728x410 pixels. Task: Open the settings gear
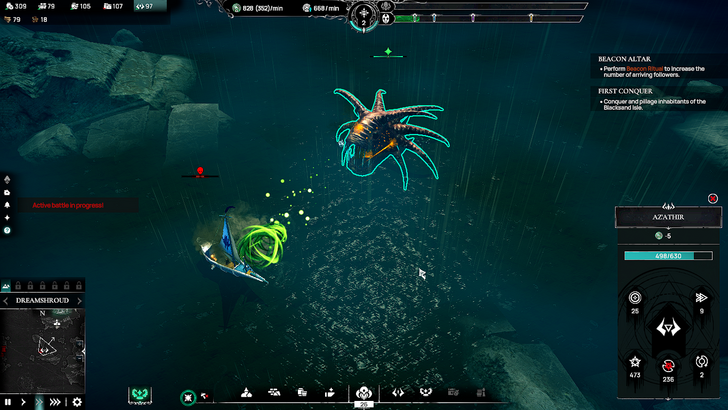pos(77,402)
